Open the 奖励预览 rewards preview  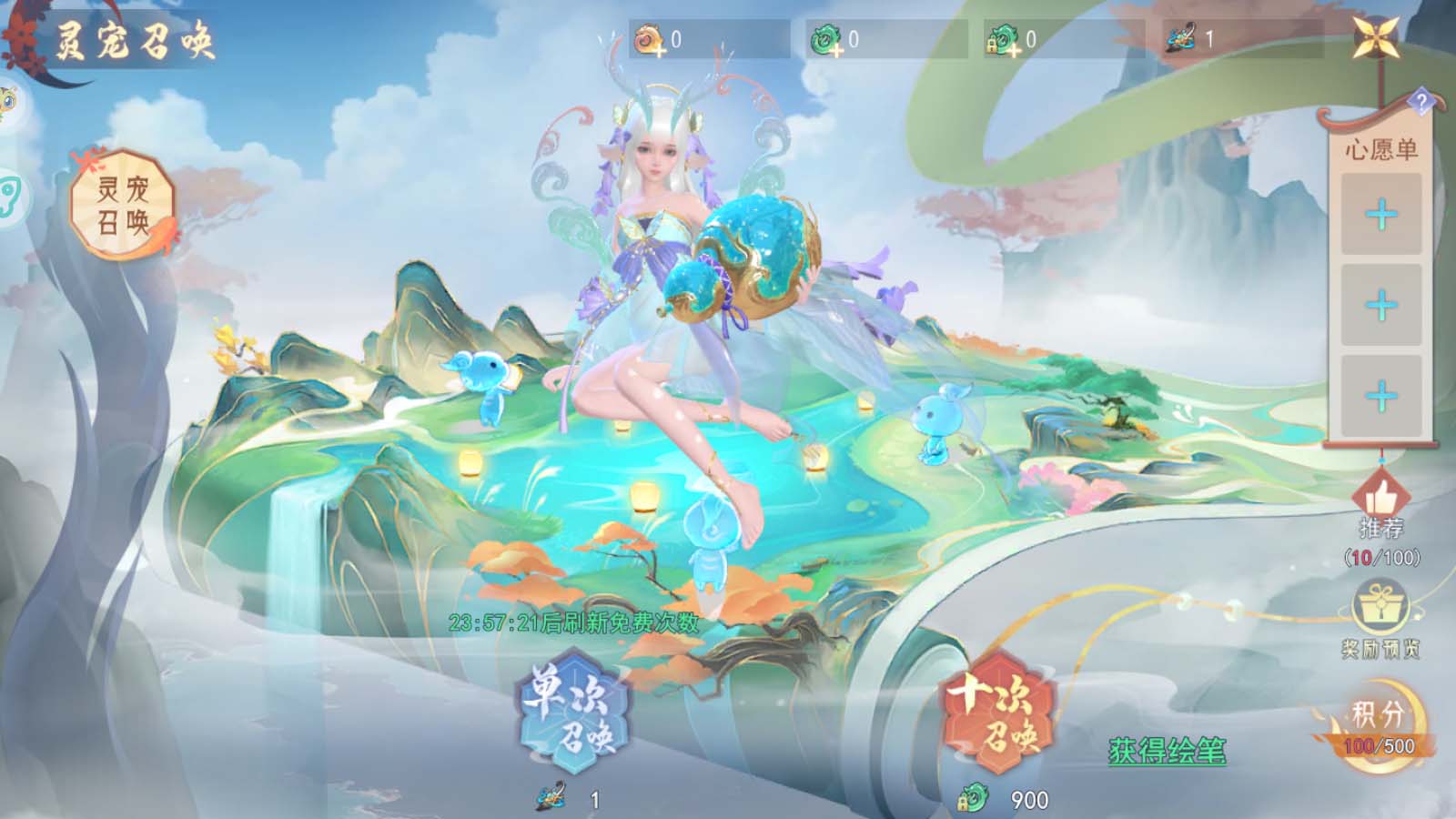click(1380, 619)
